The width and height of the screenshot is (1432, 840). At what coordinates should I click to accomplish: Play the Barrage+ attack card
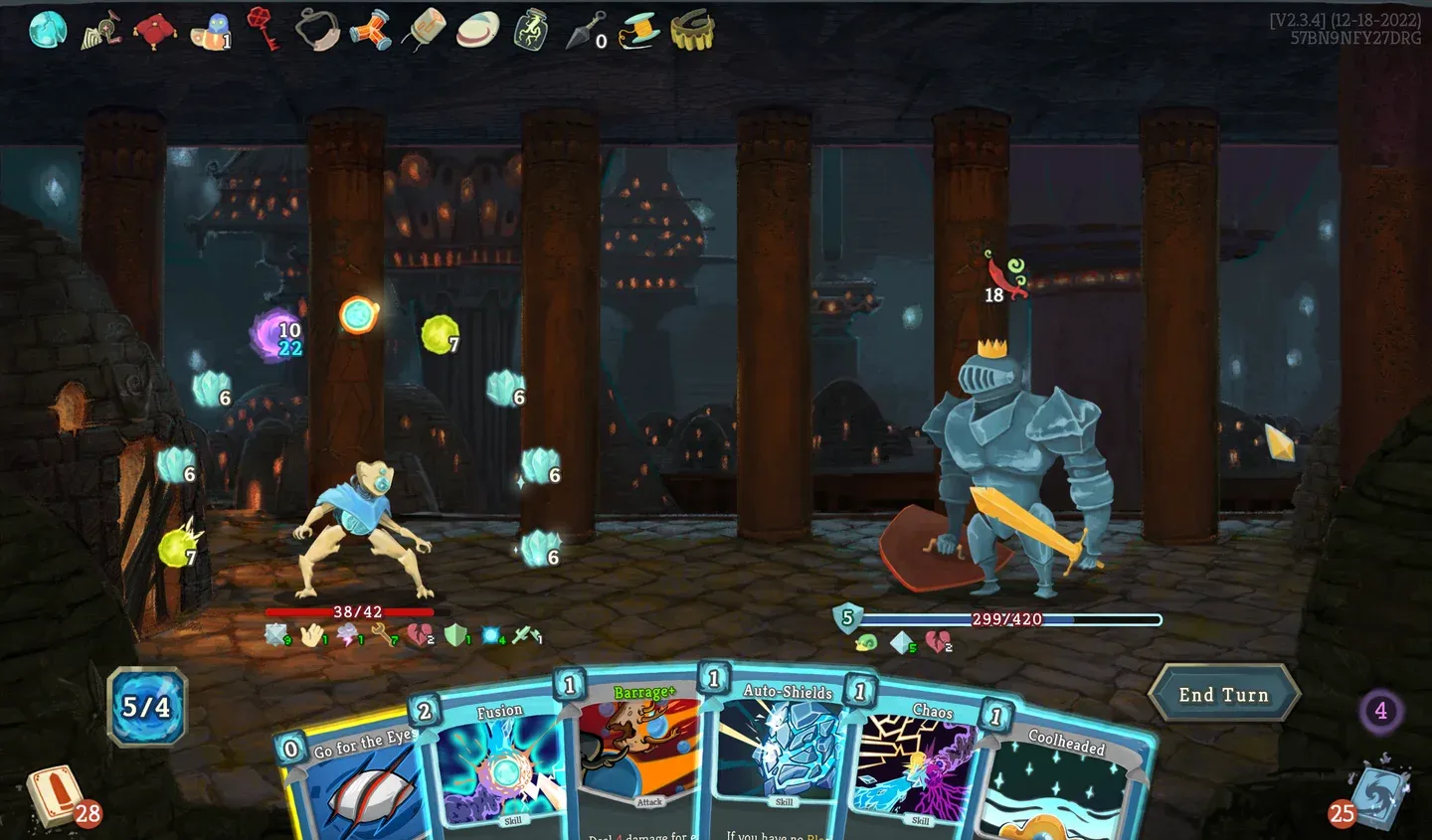(646, 756)
